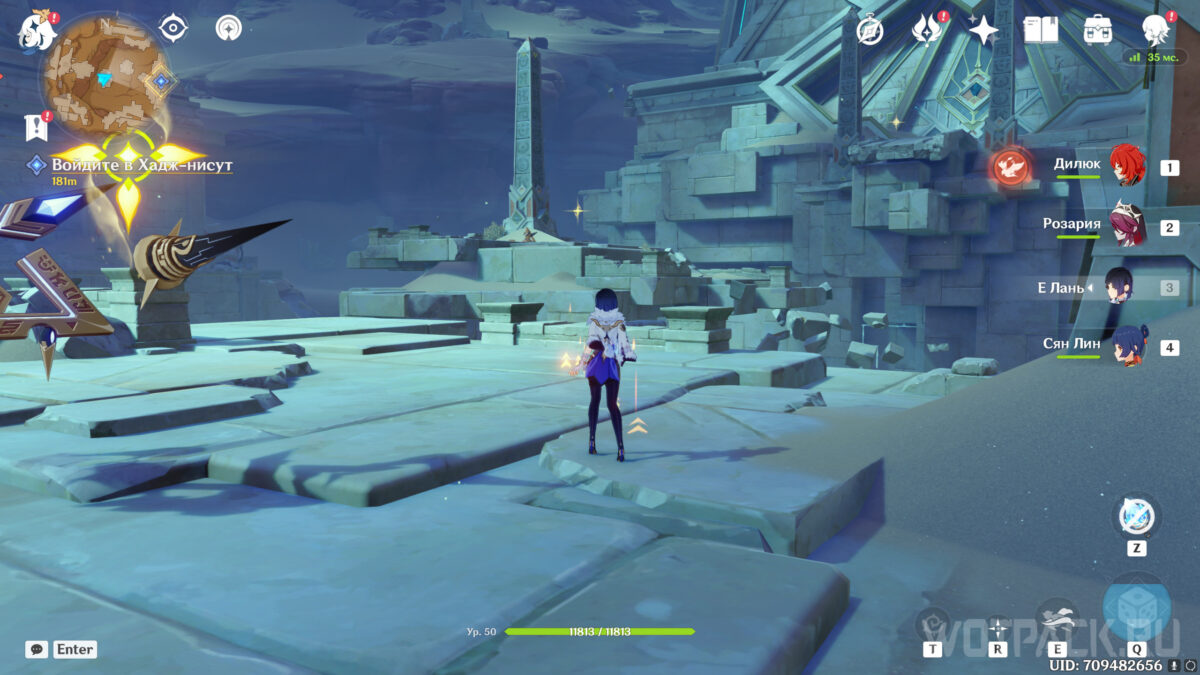The width and height of the screenshot is (1200, 675).
Task: Select the tracked quest "Войдите в Хадж-нисут"
Action: pyautogui.click(x=140, y=165)
